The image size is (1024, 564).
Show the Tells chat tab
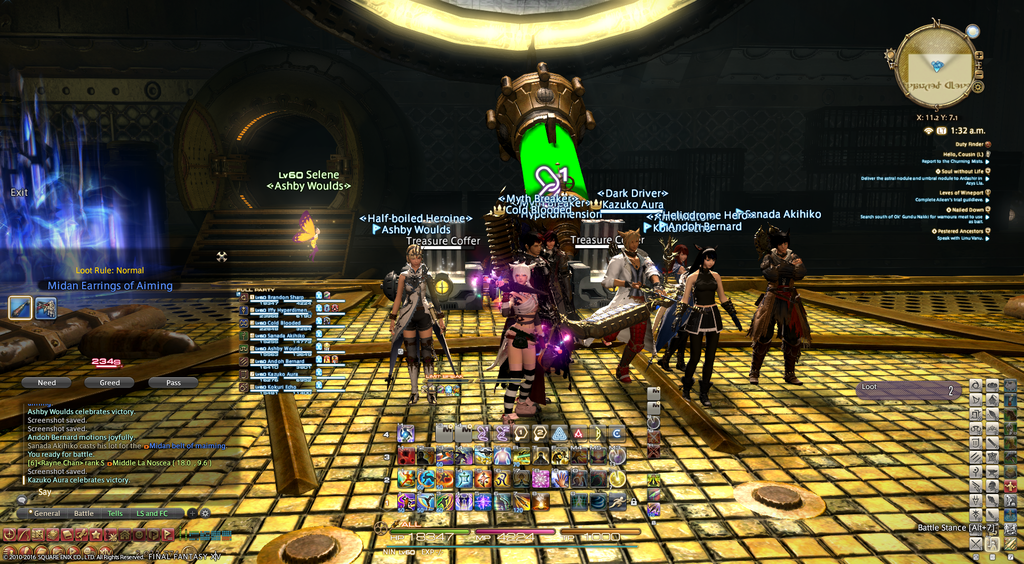click(115, 513)
